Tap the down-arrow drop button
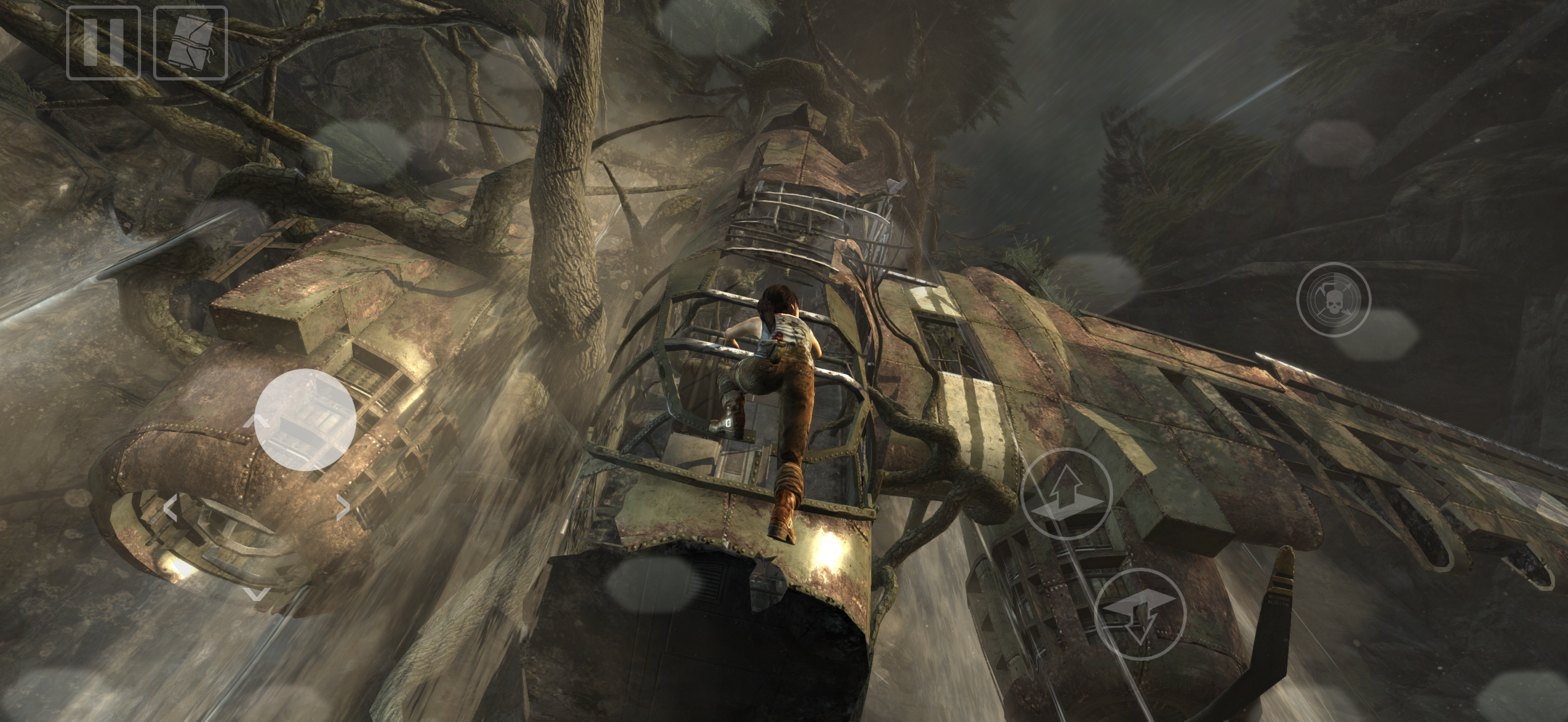Screen dimensions: 1568x722 coord(1140,614)
